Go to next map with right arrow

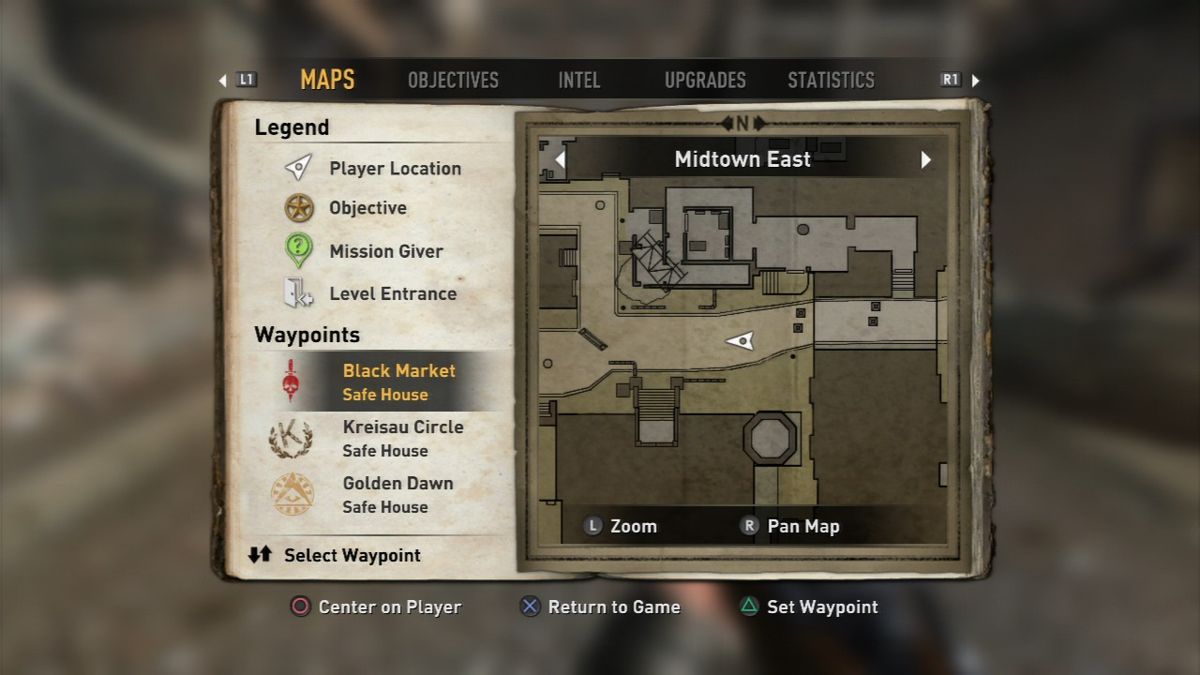[x=926, y=160]
